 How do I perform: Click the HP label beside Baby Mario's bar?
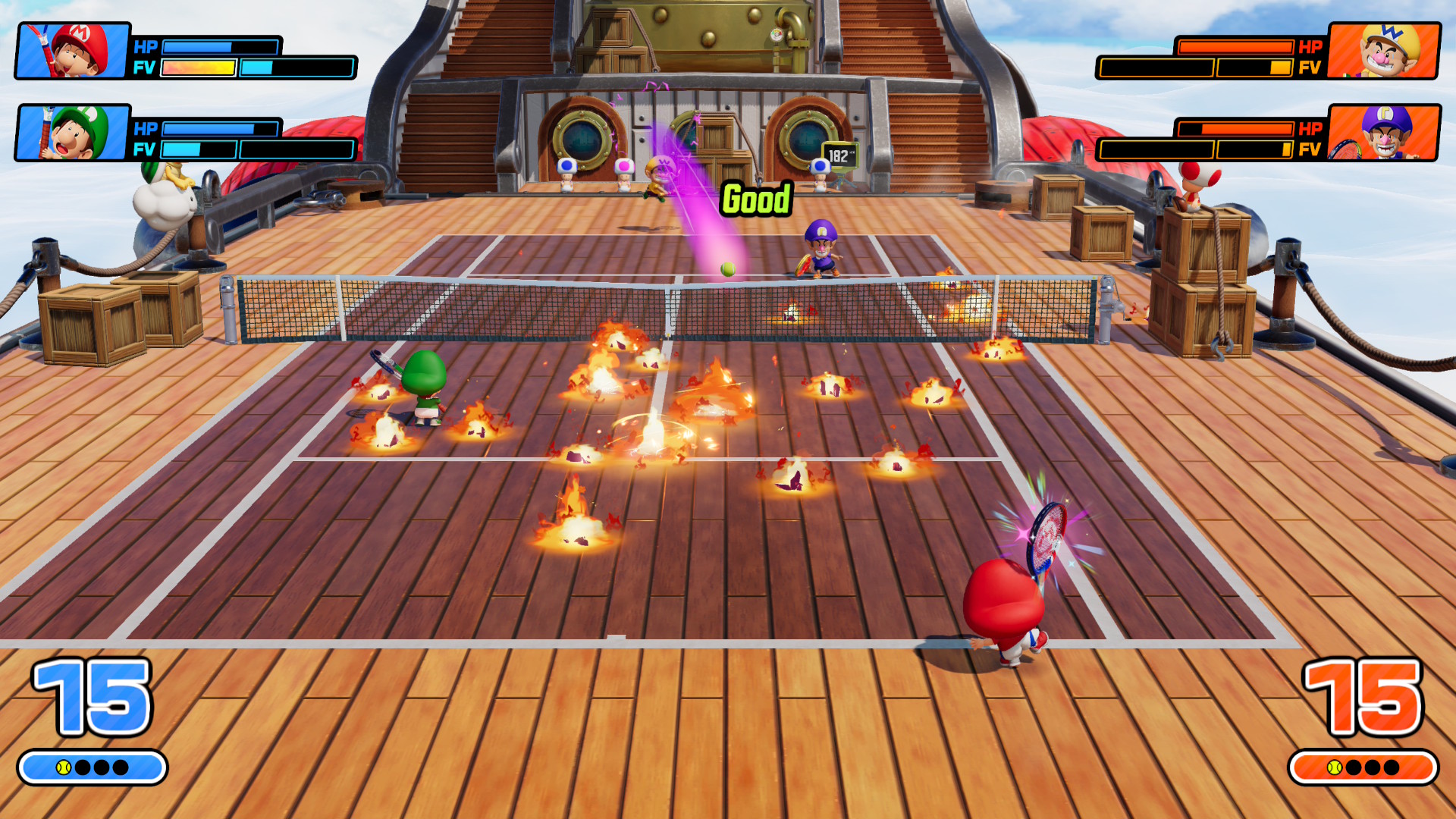click(147, 47)
